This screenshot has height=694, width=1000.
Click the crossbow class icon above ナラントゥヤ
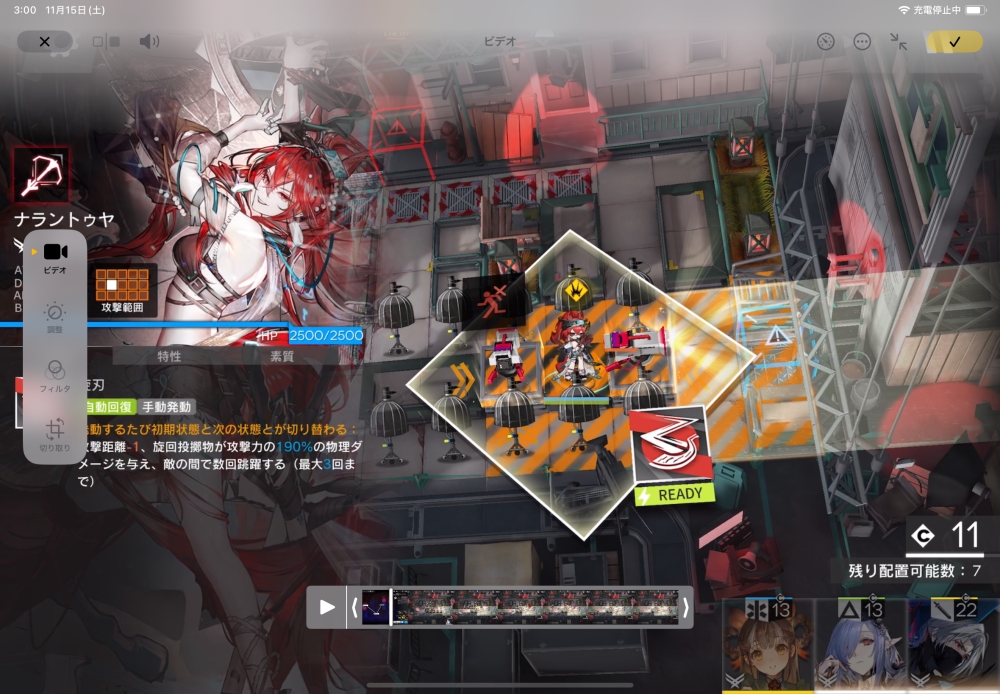pos(42,175)
